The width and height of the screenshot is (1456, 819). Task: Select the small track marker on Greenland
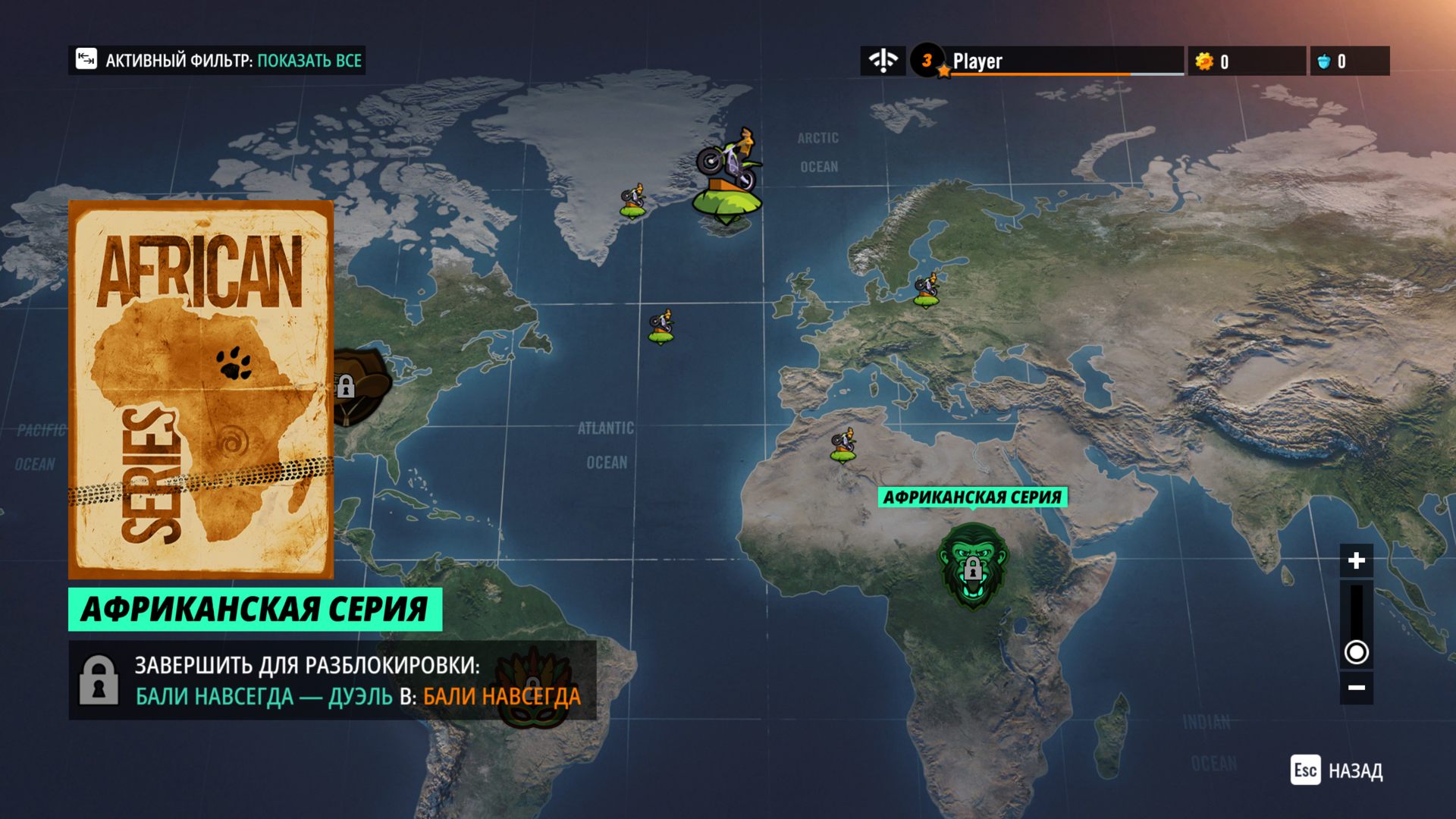[x=633, y=202]
